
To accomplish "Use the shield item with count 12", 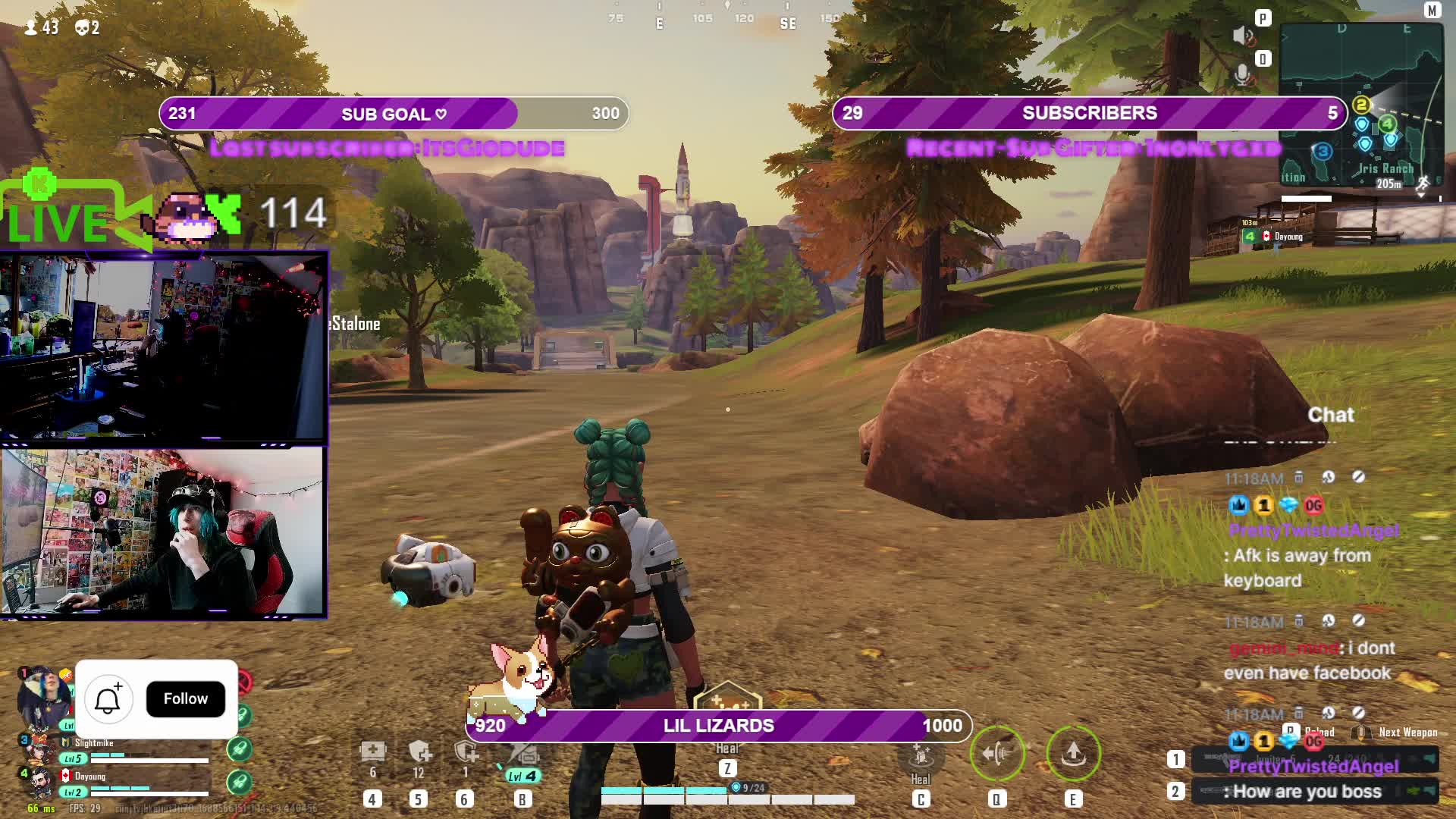I will [x=419, y=752].
